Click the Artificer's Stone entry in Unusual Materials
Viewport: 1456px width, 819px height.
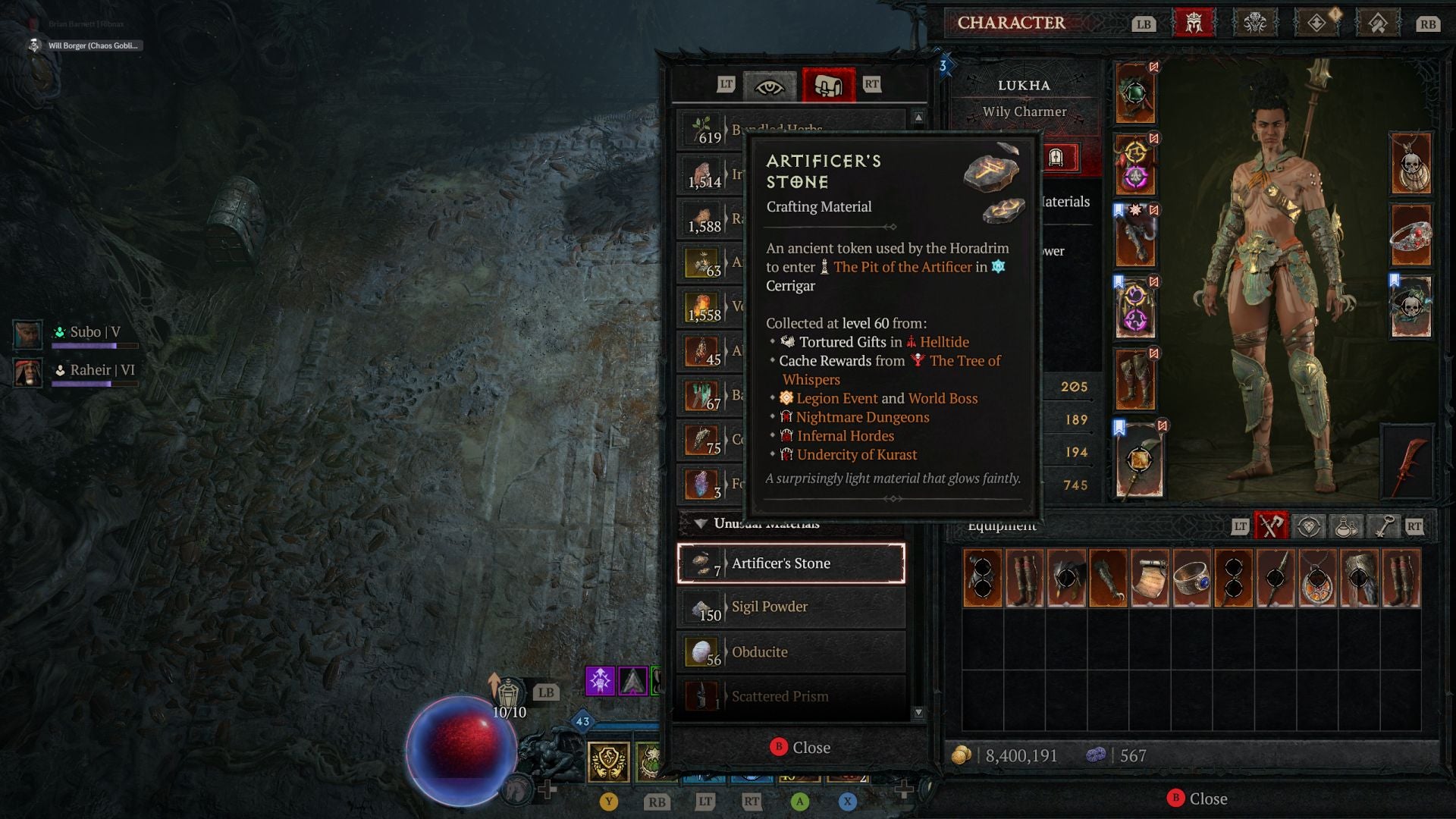click(x=791, y=563)
